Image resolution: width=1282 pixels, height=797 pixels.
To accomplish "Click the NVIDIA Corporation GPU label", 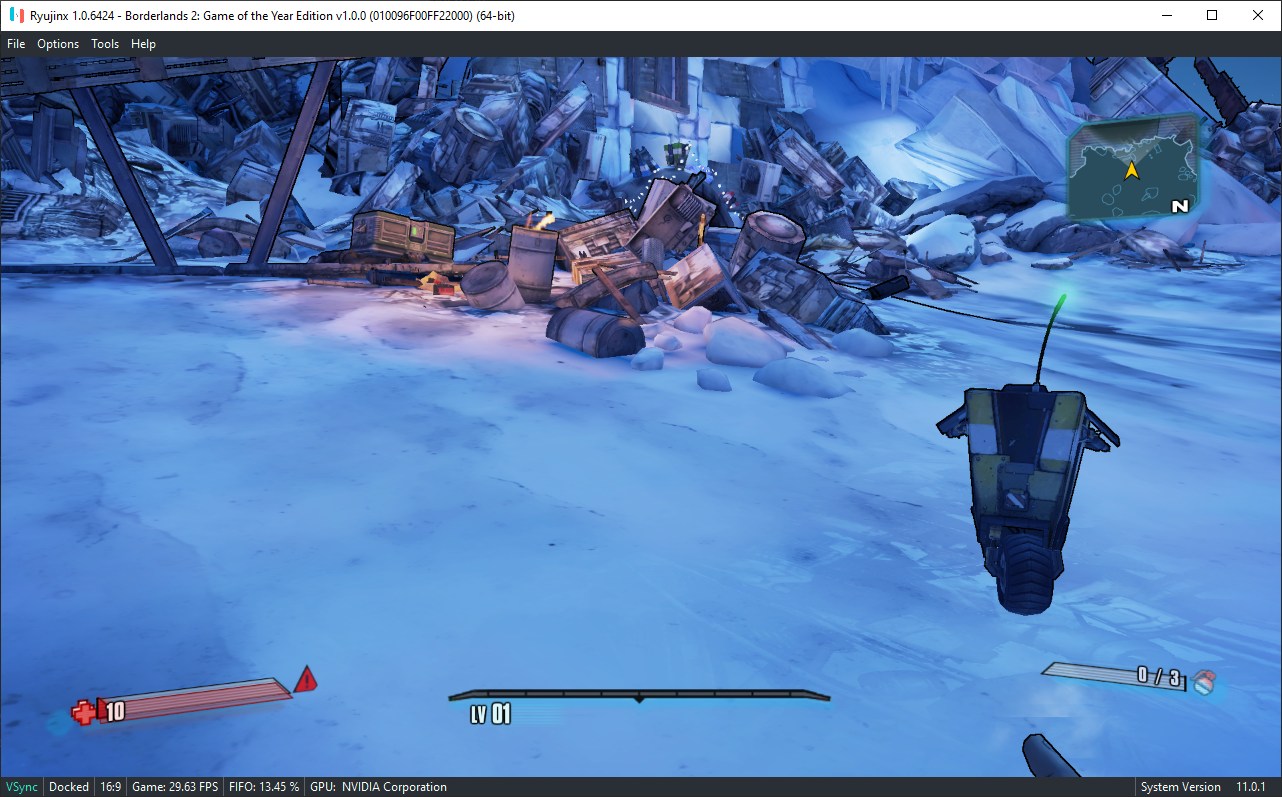I will (x=378, y=786).
